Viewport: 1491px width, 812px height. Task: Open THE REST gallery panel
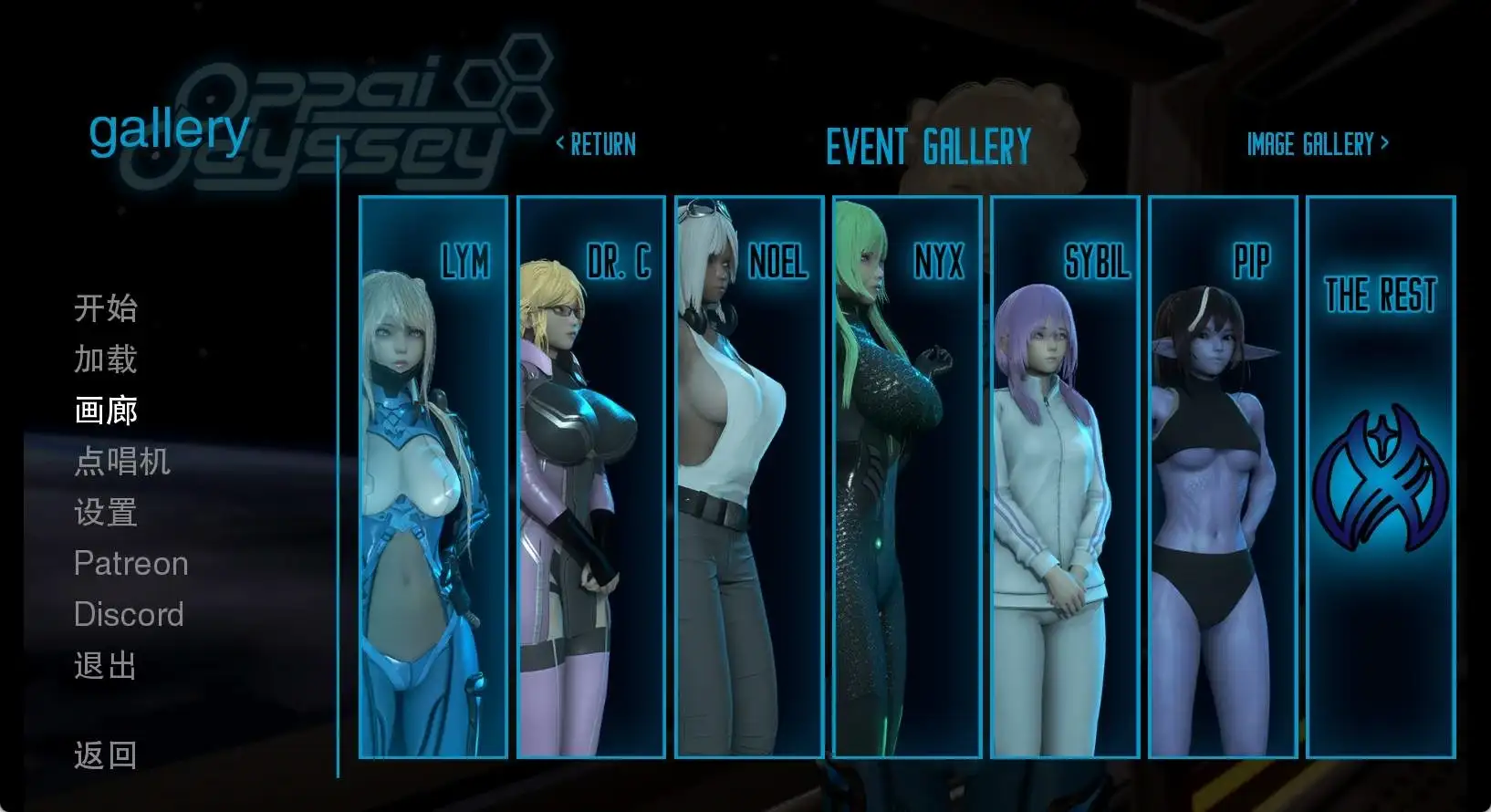coord(1380,476)
